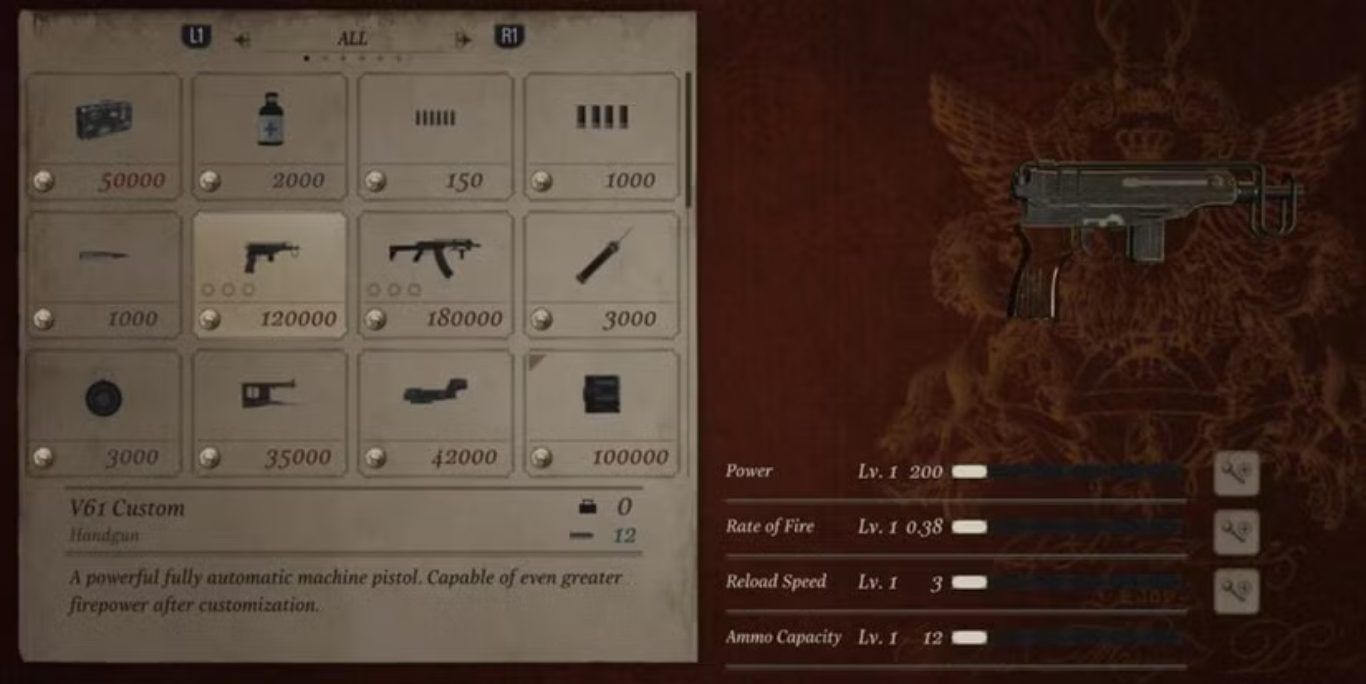Choose the 100000 black case slot

(x=602, y=412)
